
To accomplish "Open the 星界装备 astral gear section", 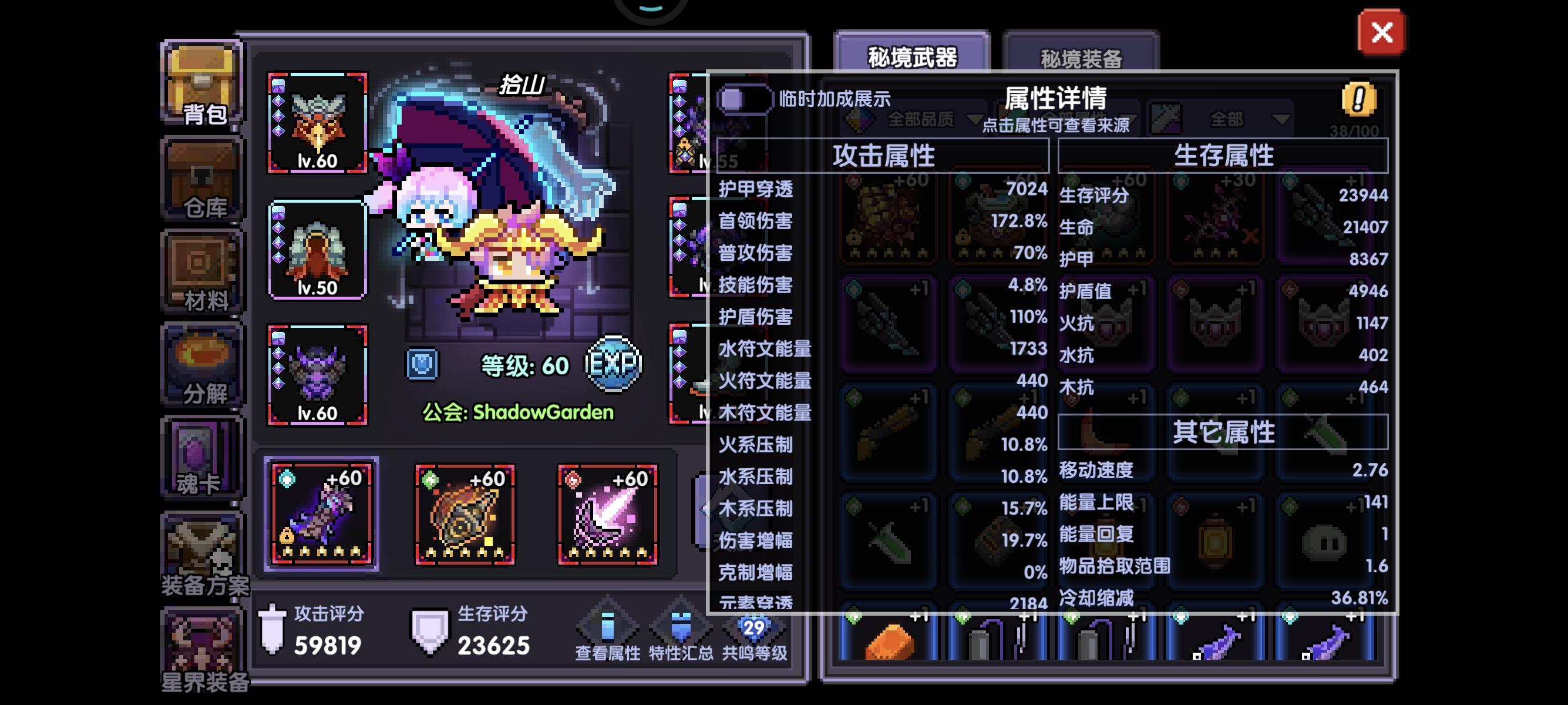I will 201,645.
